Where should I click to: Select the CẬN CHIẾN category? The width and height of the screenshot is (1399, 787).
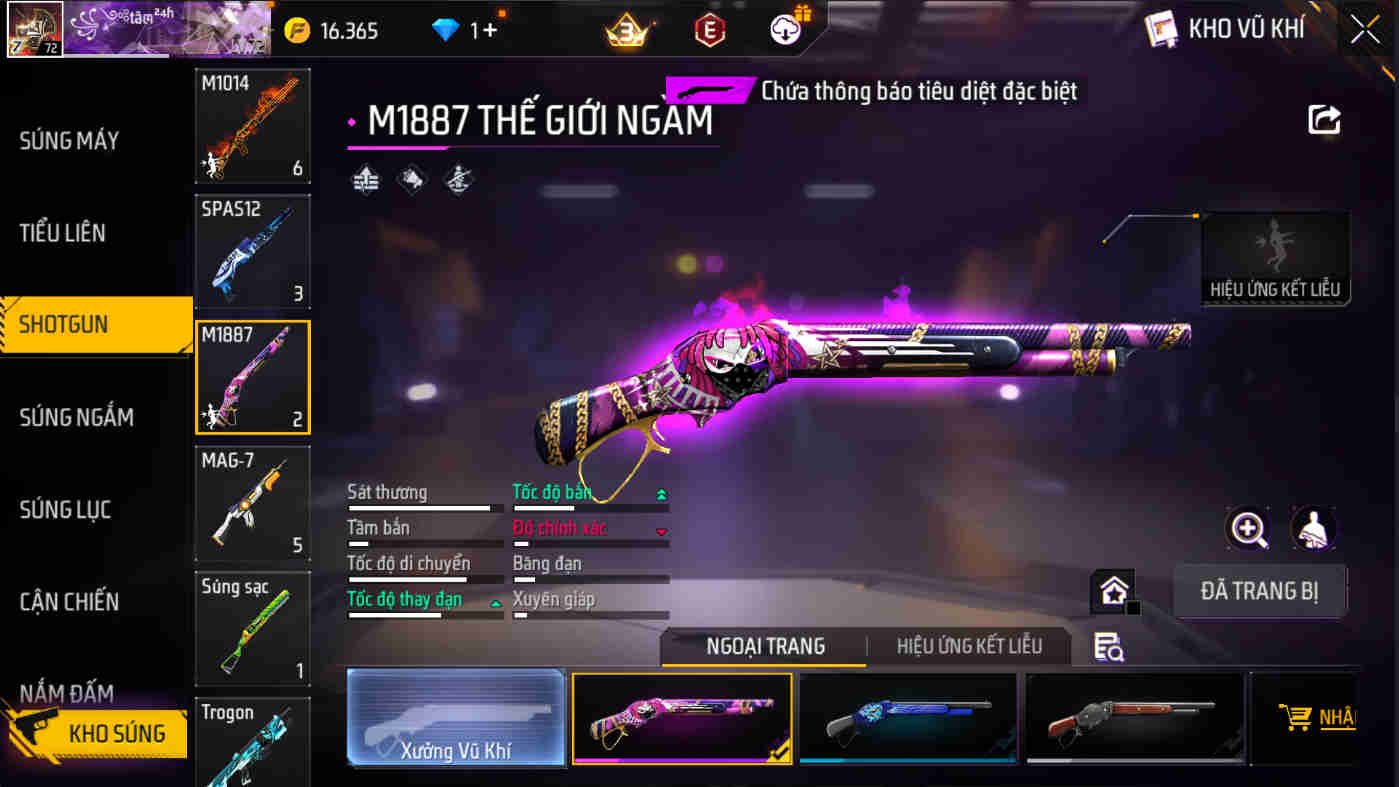point(70,601)
